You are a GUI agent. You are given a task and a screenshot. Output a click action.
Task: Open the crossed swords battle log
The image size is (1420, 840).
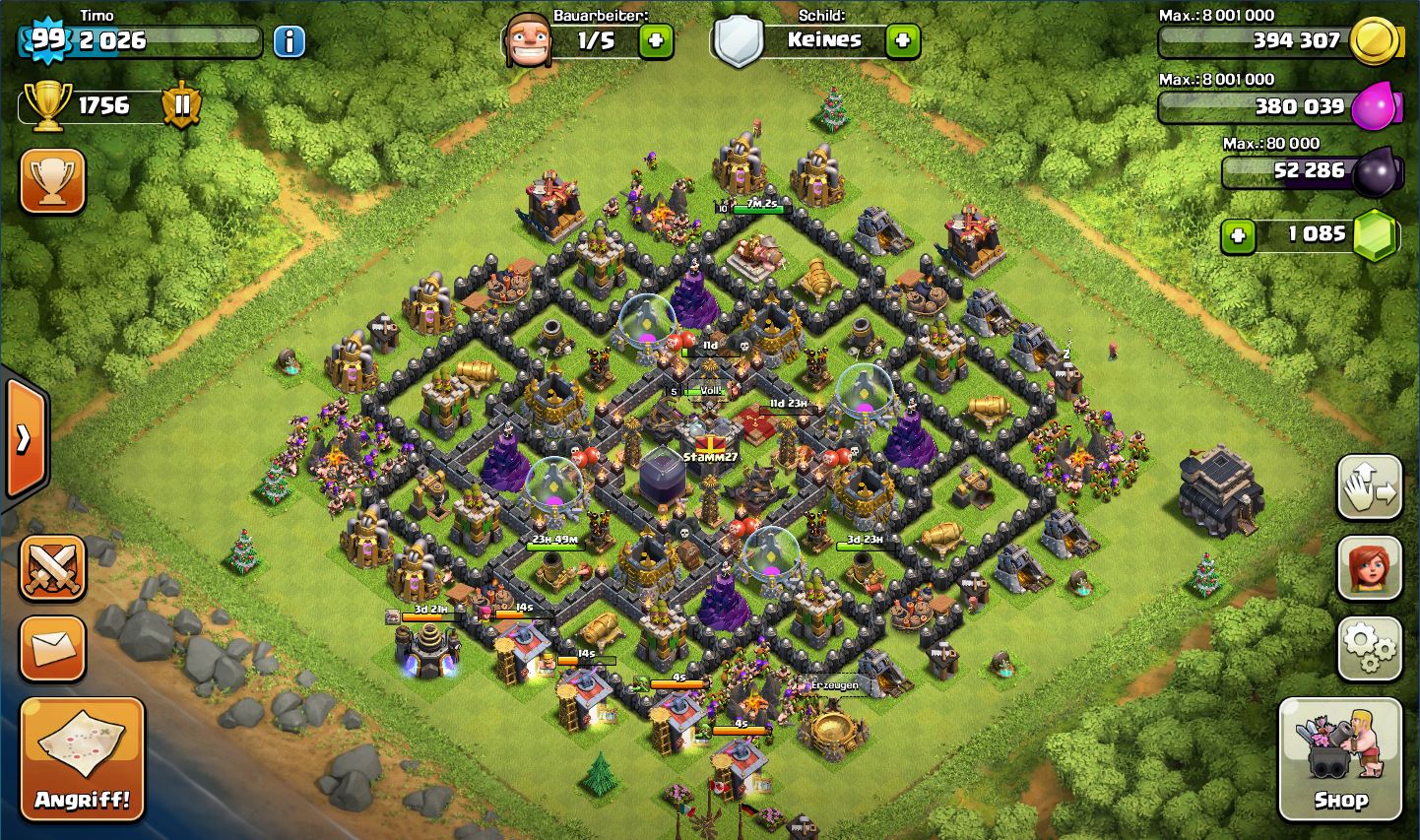coord(52,568)
